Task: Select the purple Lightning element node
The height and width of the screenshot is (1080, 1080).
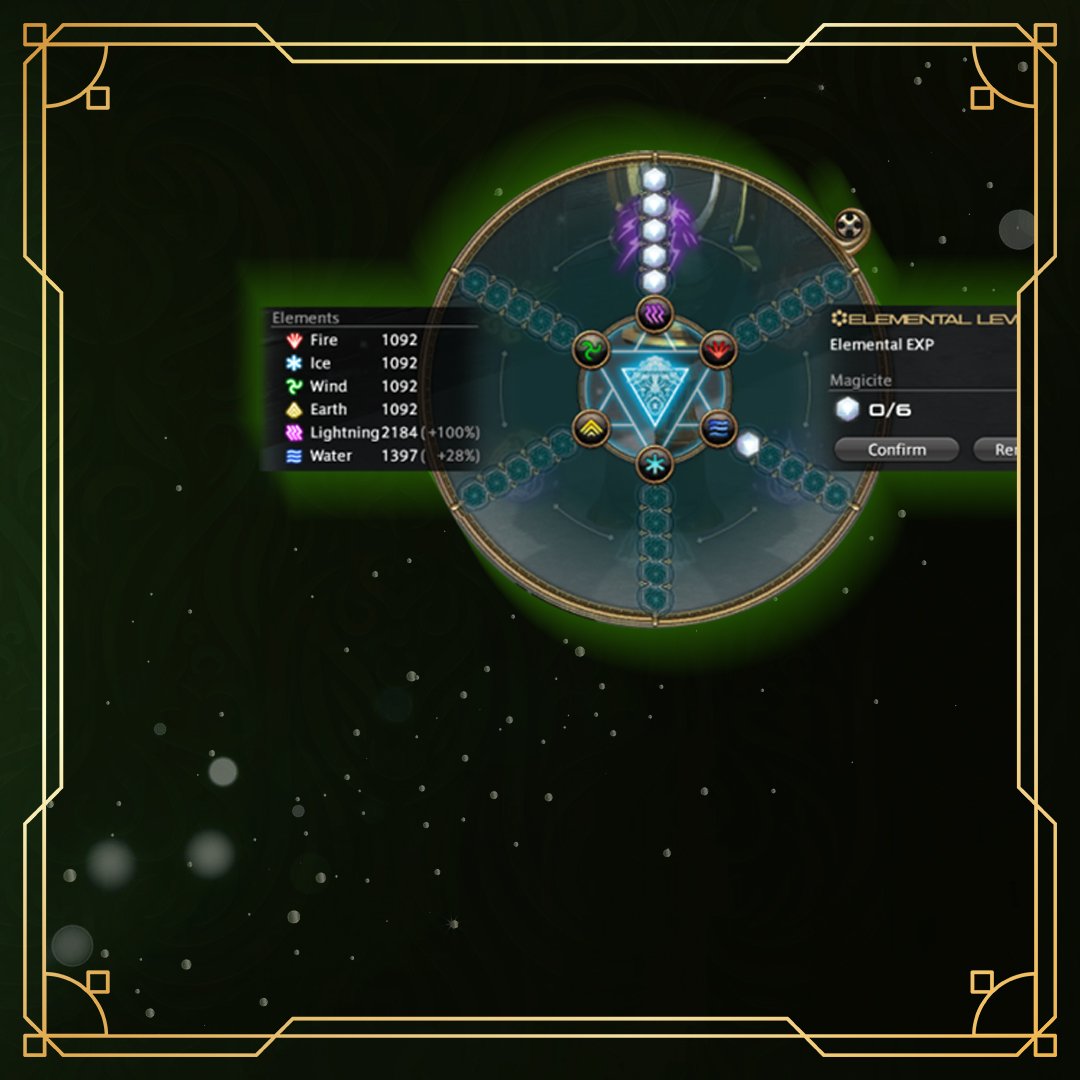Action: coord(655,313)
